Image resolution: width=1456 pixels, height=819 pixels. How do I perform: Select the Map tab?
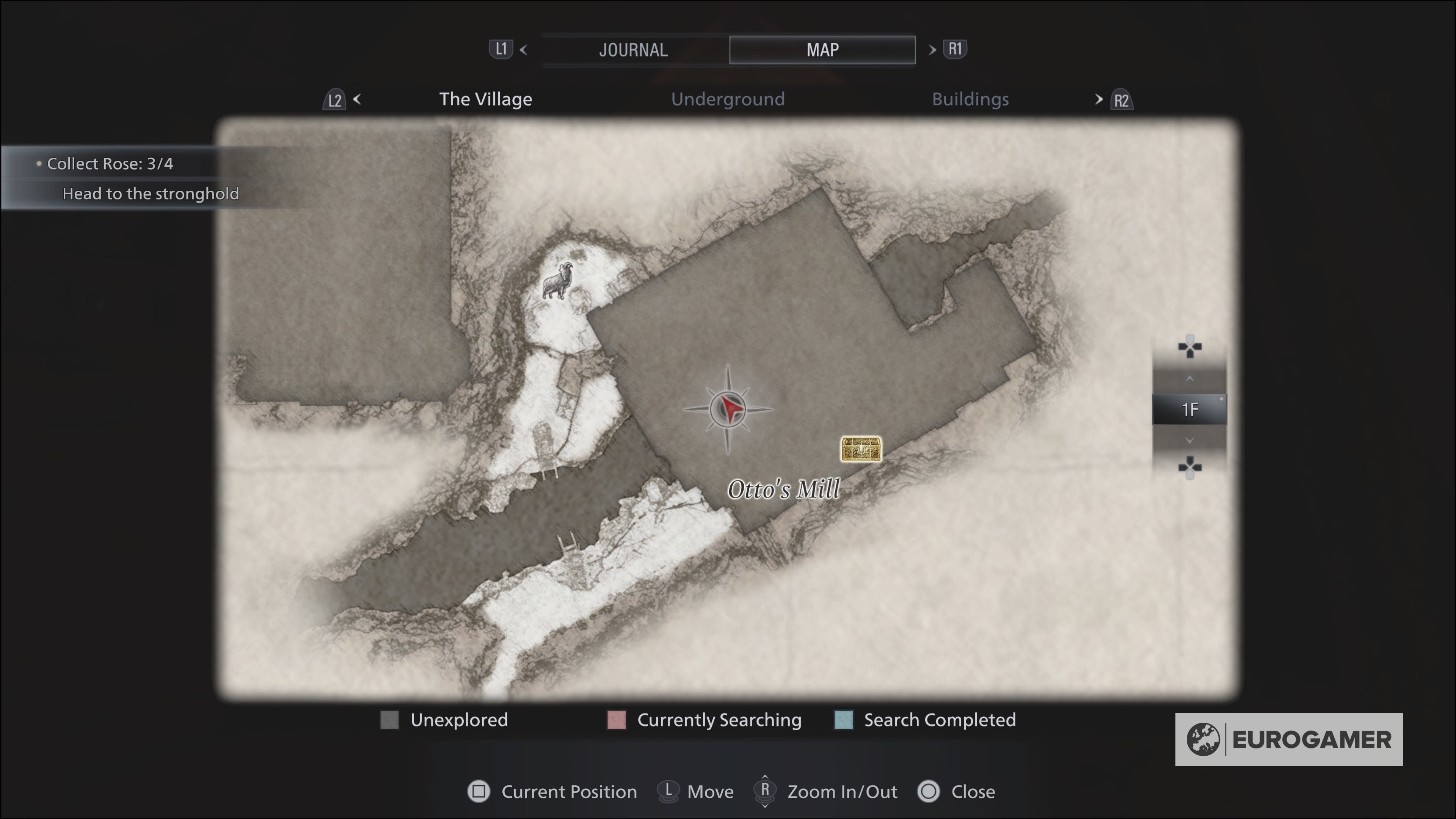pyautogui.click(x=822, y=50)
